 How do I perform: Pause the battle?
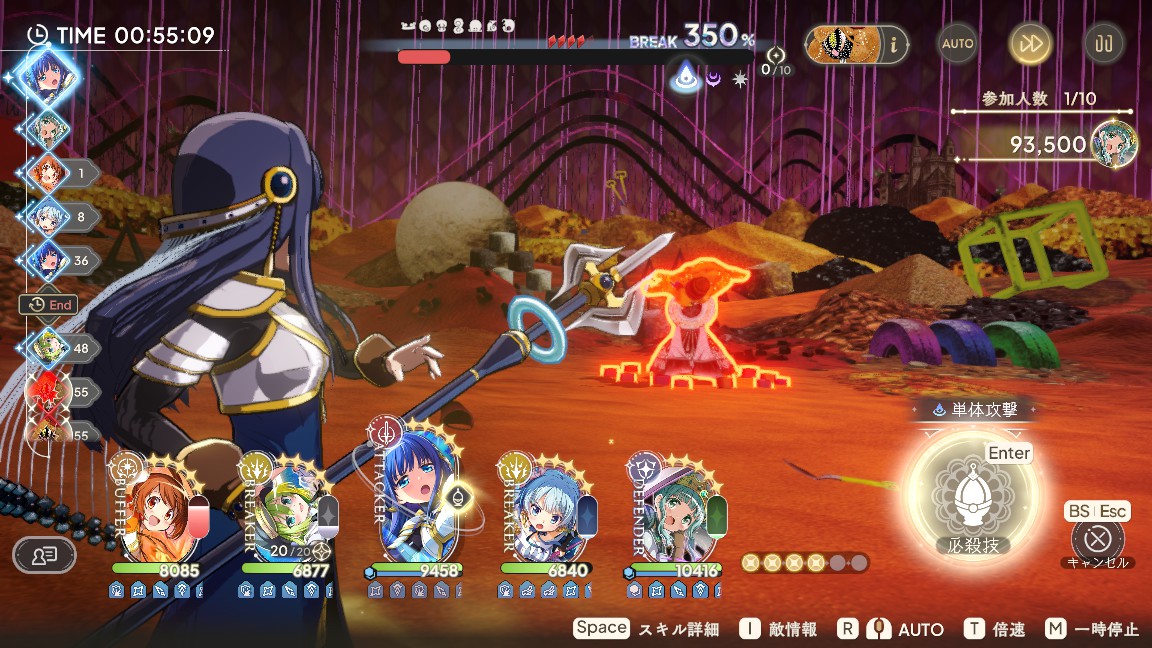pyautogui.click(x=1104, y=43)
